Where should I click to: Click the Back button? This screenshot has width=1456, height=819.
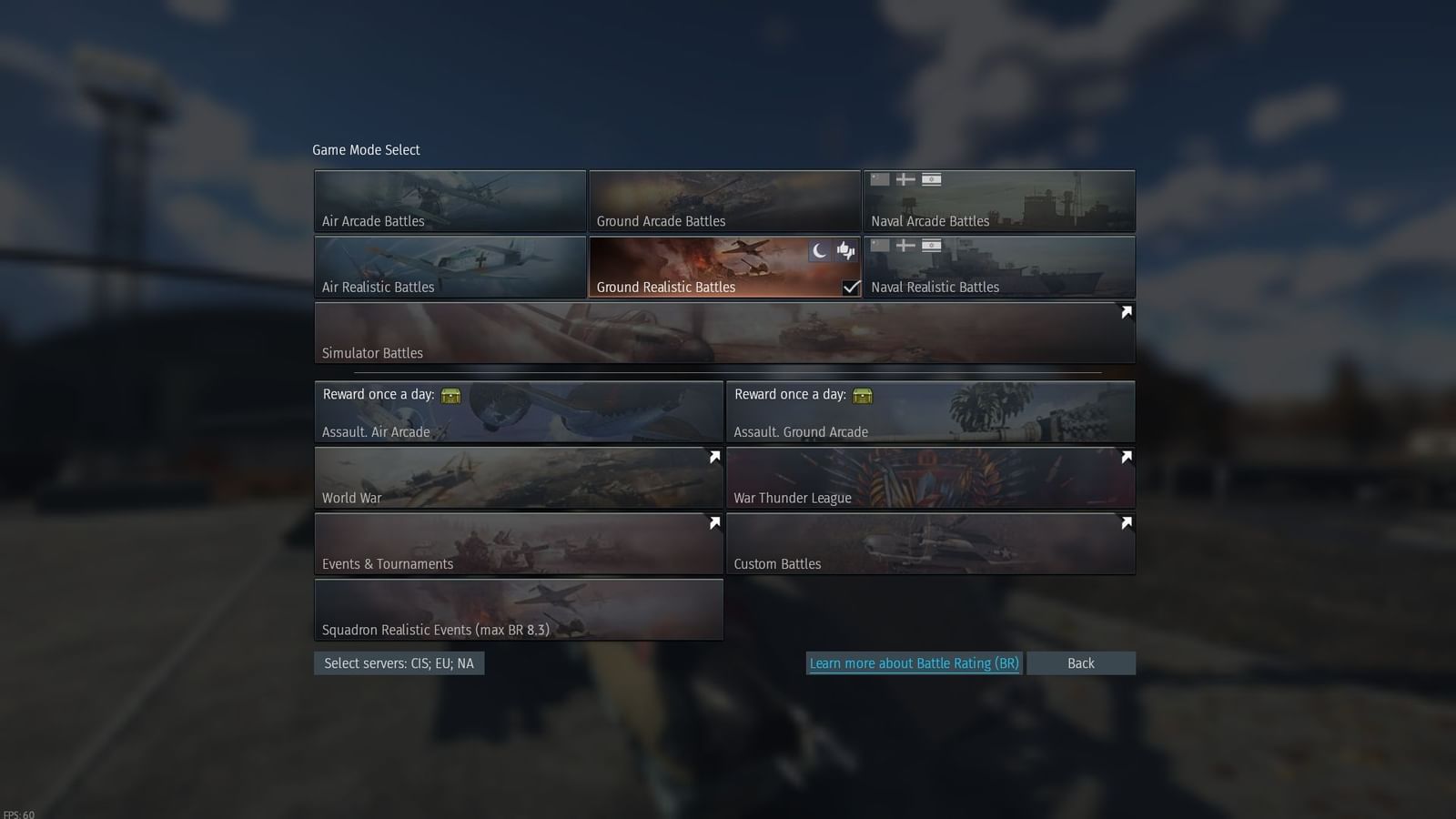click(x=1080, y=663)
